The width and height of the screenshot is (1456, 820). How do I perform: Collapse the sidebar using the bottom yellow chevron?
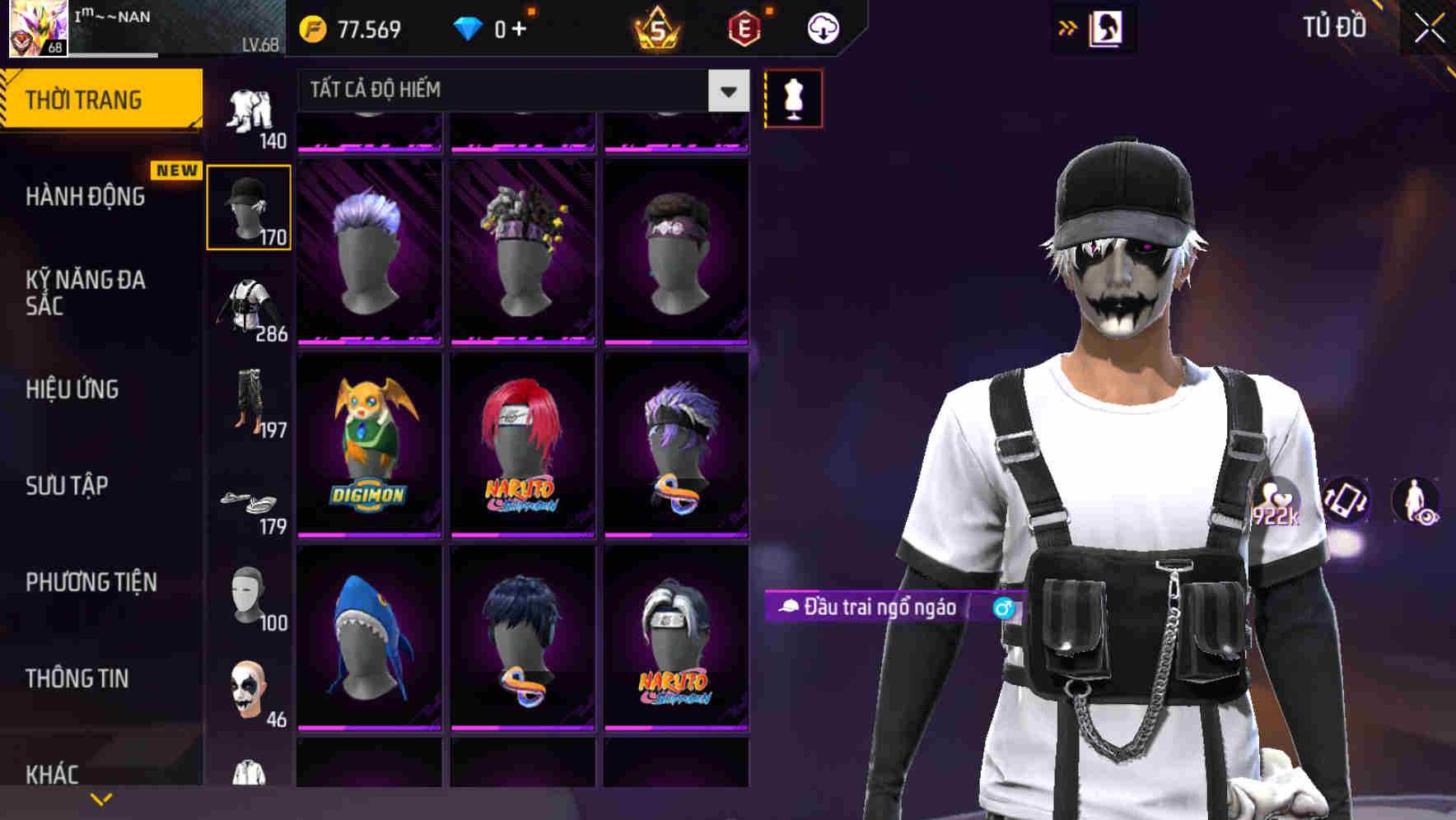pyautogui.click(x=100, y=798)
